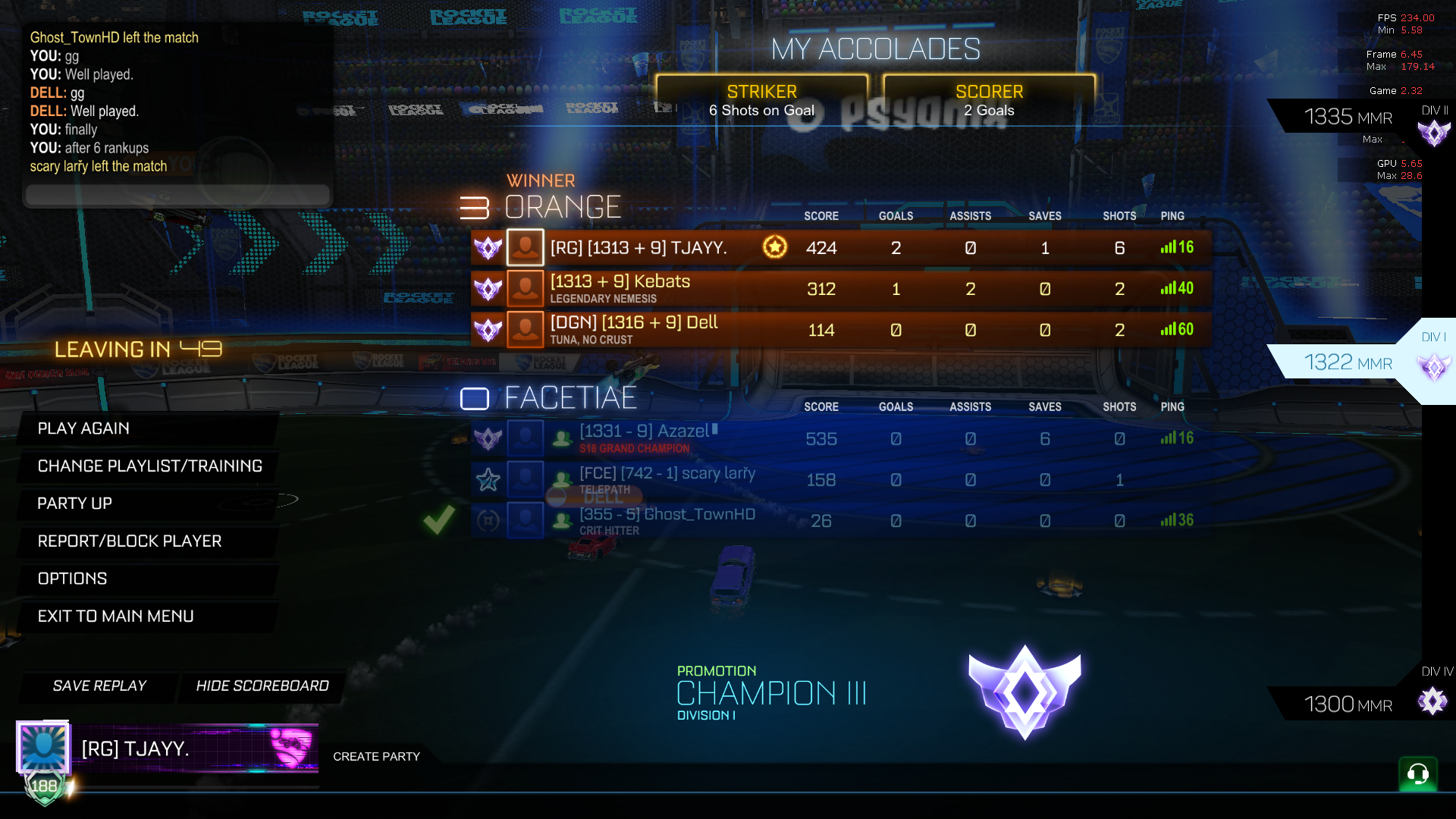Select the Champion rank emblem next to TJAYY
Viewport: 1456px width, 819px height.
click(488, 247)
